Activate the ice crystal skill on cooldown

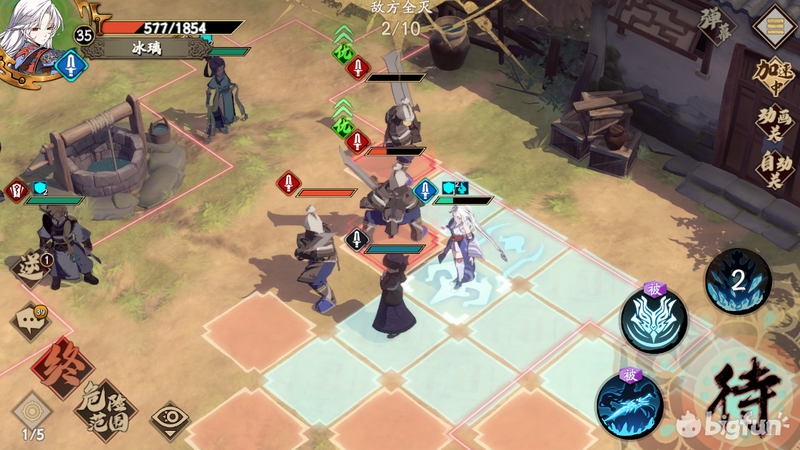coord(738,281)
